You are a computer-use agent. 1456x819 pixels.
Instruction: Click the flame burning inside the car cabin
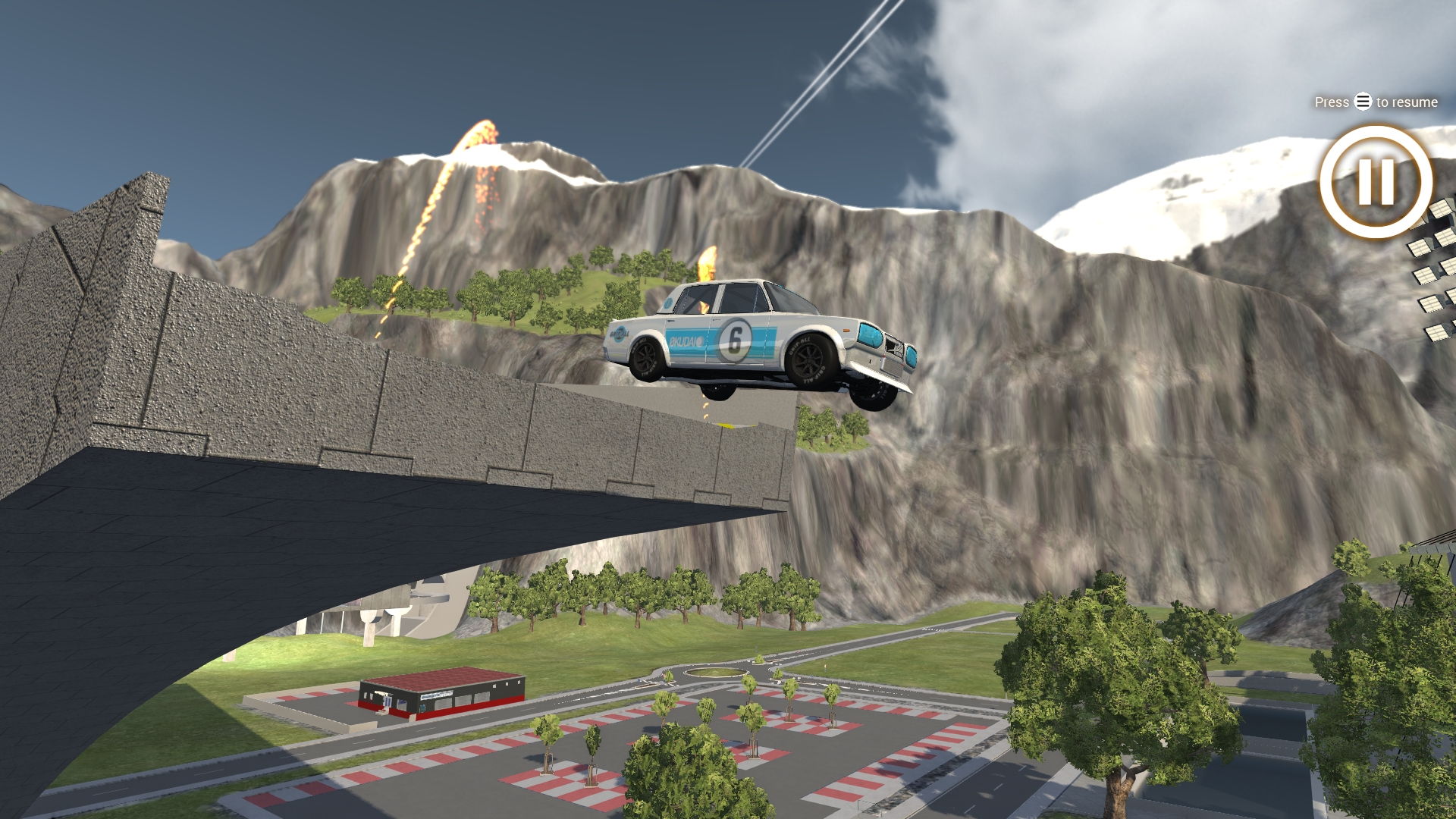click(x=704, y=303)
